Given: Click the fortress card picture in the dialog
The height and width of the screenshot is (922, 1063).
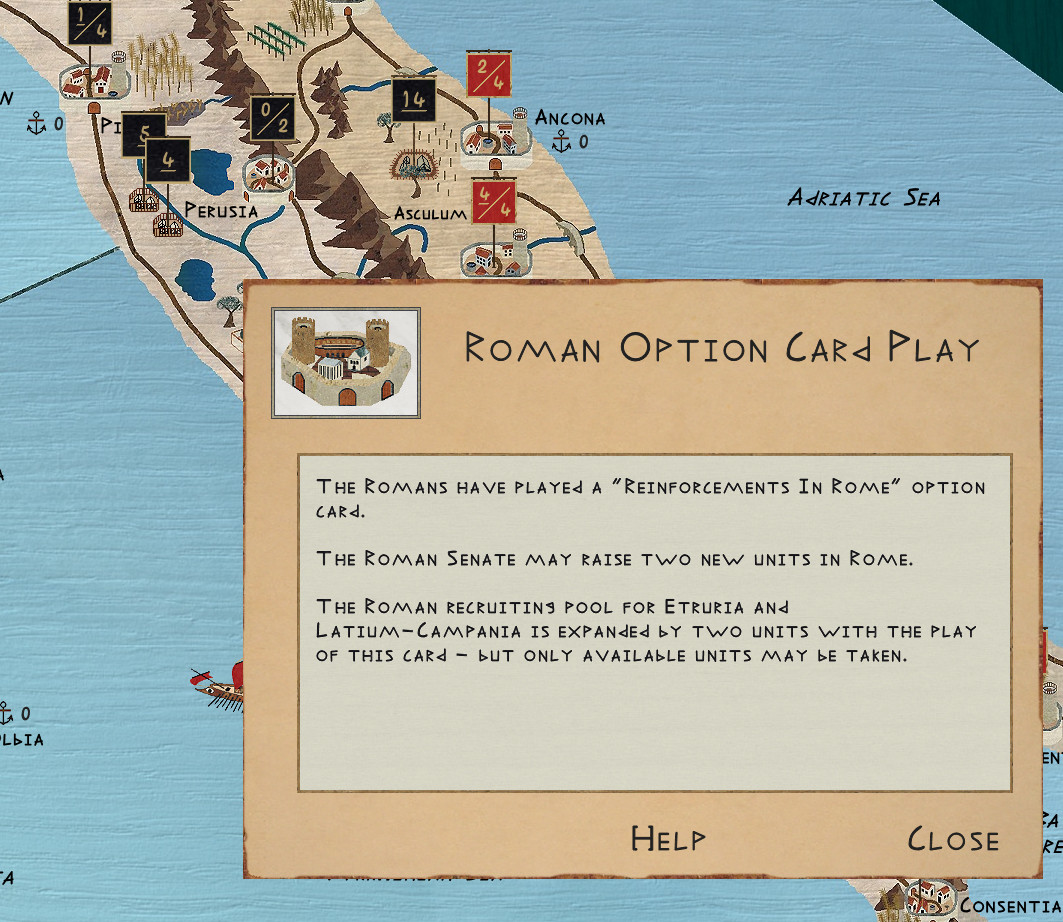Looking at the screenshot, I should tap(346, 363).
